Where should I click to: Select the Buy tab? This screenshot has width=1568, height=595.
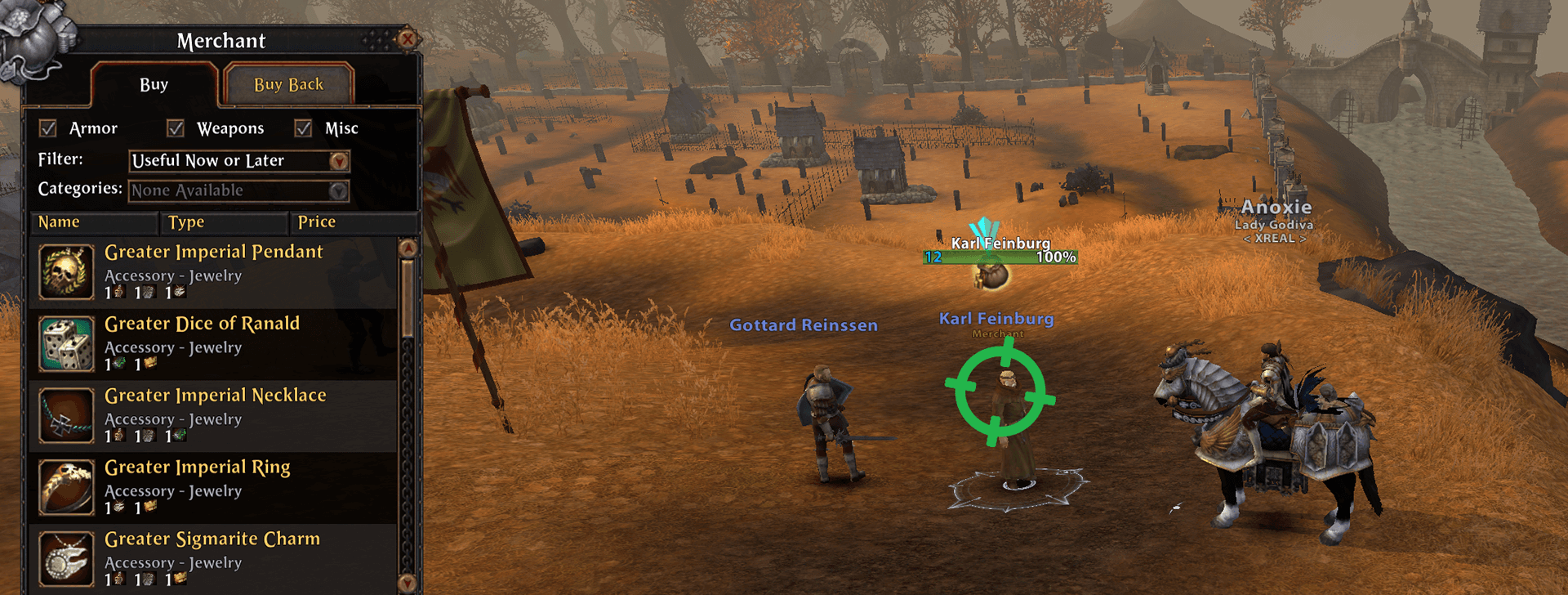coord(154,85)
